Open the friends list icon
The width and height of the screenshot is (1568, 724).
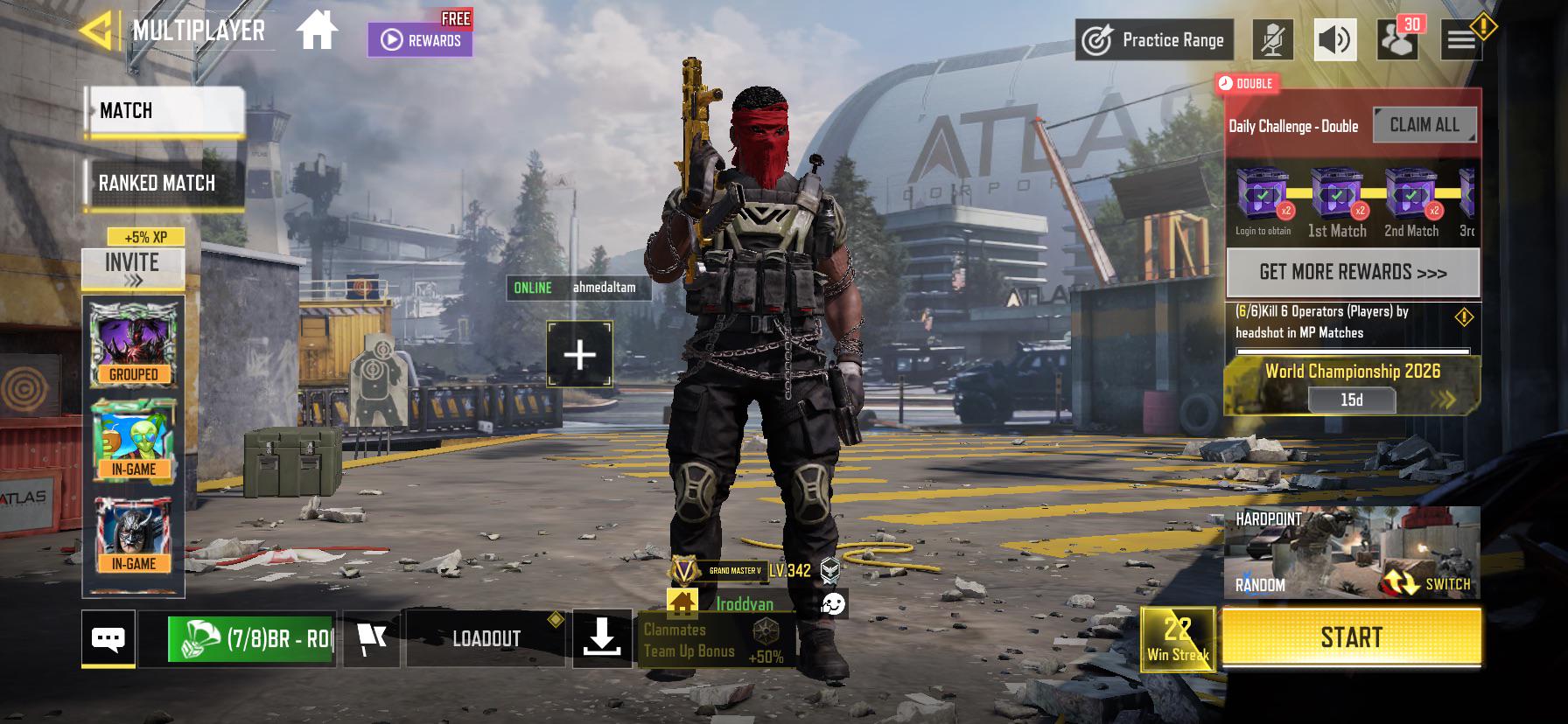[x=1396, y=40]
